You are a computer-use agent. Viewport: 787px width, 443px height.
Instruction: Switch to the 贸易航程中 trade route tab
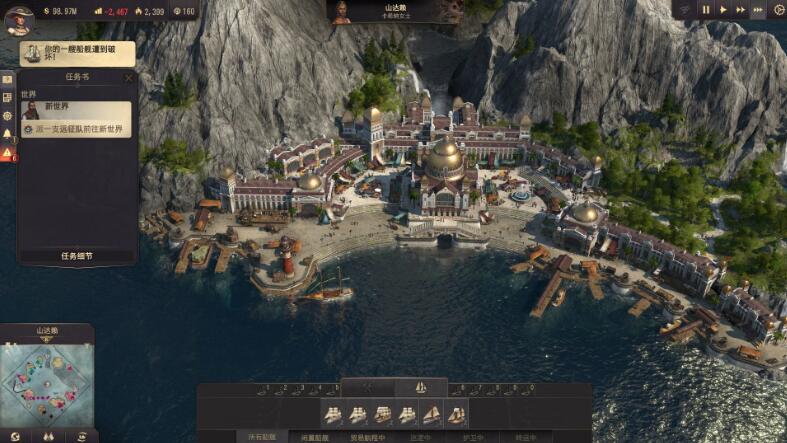click(x=366, y=437)
